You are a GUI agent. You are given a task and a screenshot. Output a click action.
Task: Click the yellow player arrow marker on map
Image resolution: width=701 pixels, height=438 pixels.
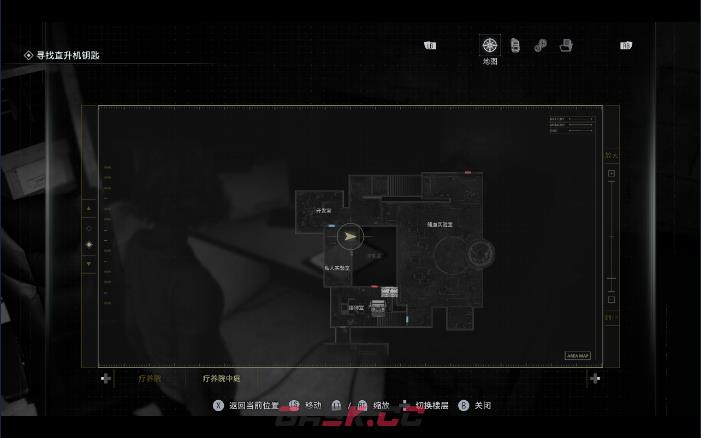[349, 237]
